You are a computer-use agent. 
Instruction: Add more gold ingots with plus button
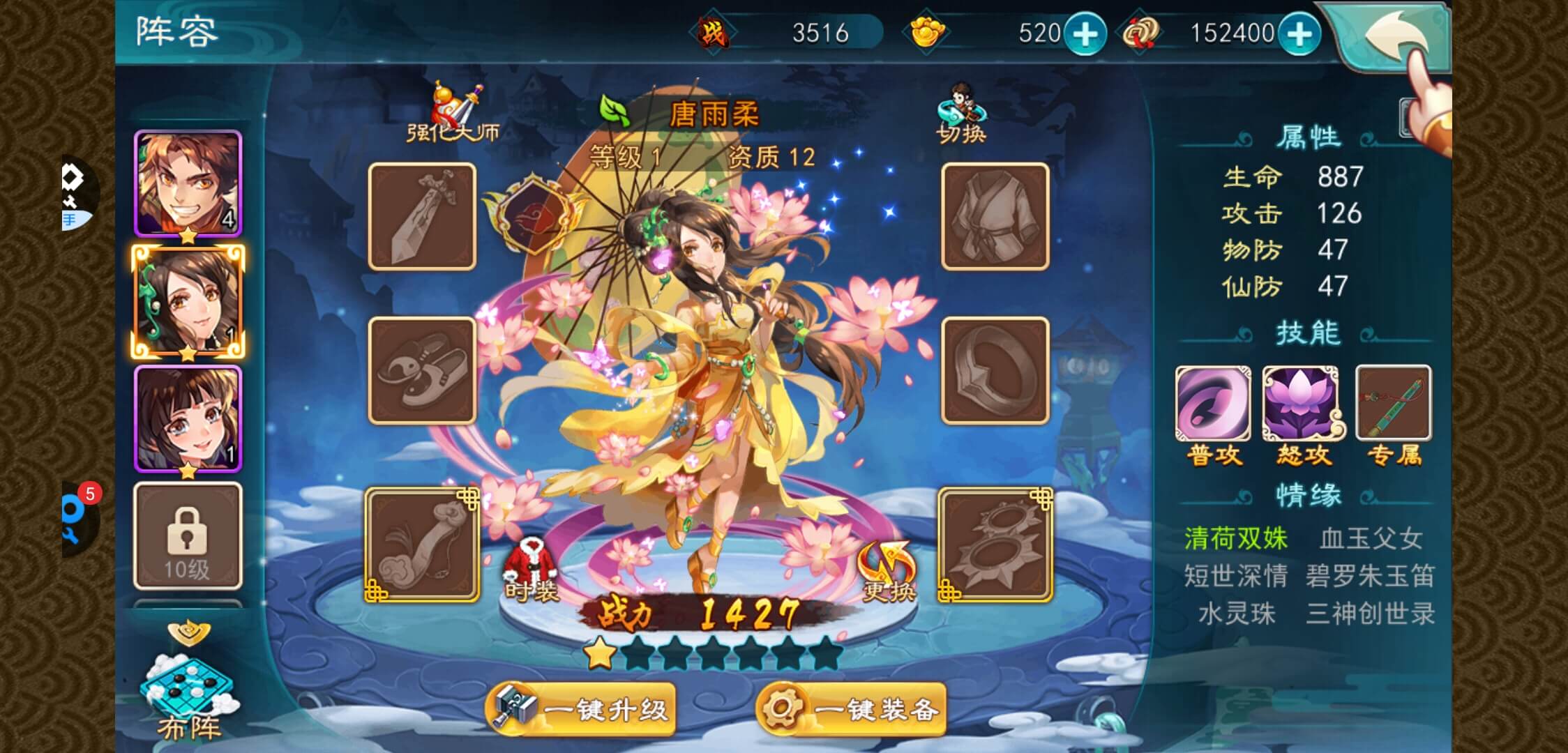tap(1085, 34)
